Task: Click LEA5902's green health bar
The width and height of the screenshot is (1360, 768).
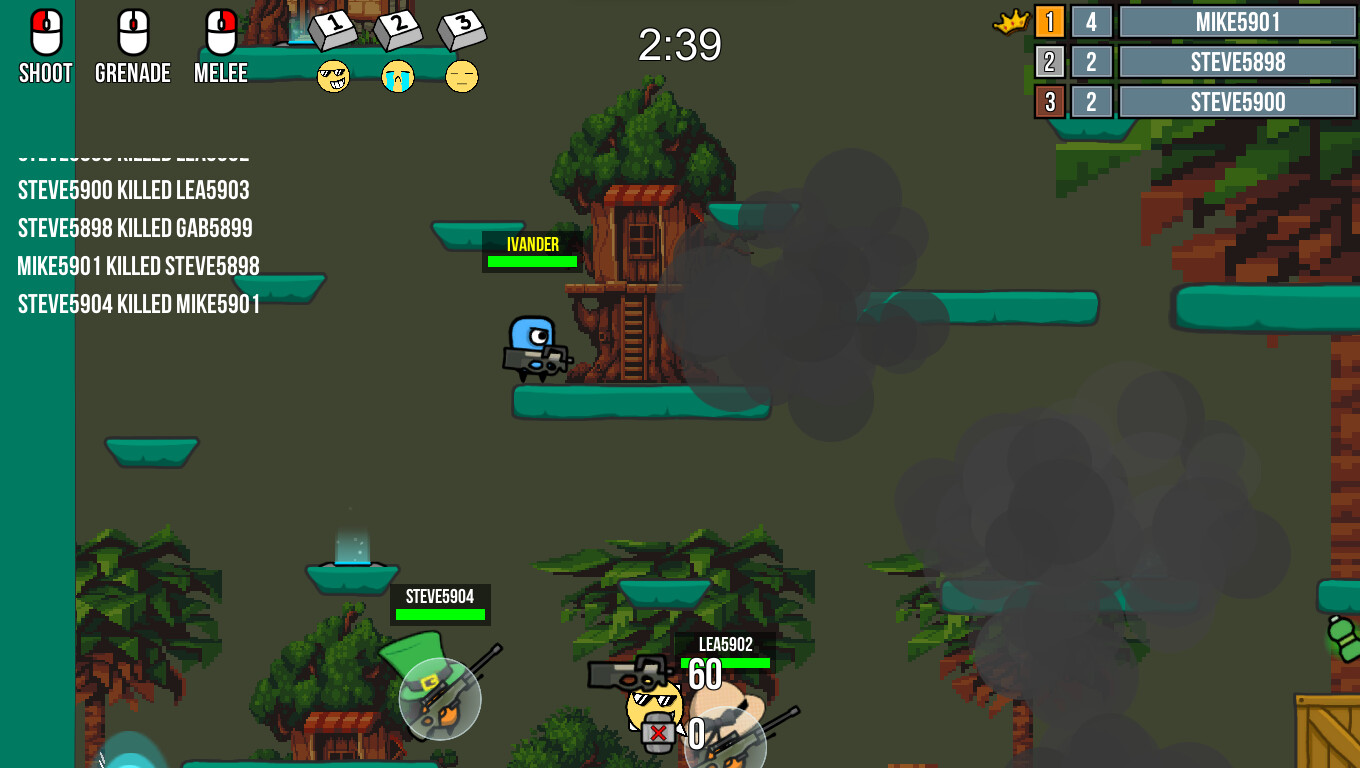Action: click(x=727, y=660)
